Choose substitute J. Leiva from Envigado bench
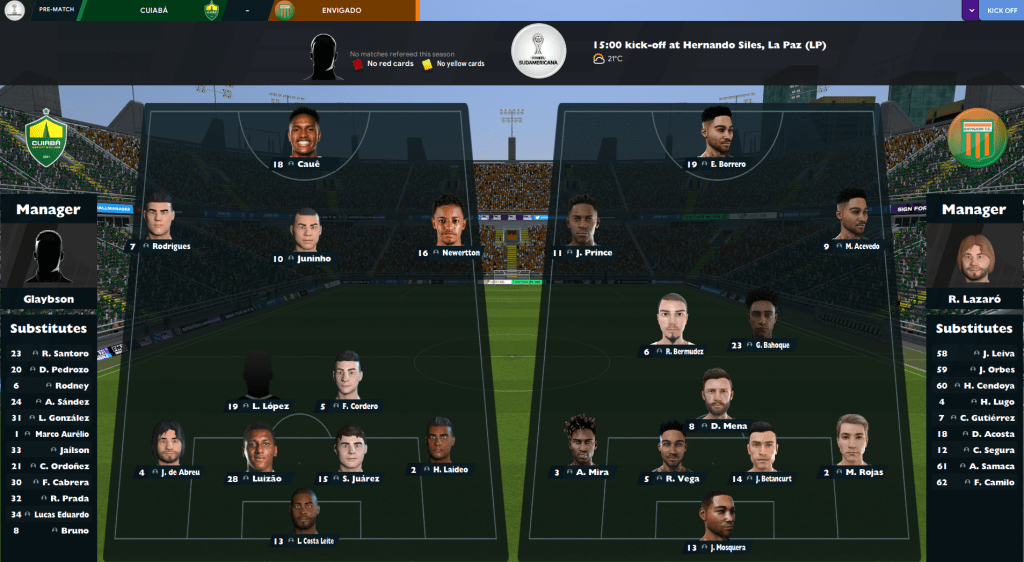Screen dimensions: 1024x562 coord(975,353)
